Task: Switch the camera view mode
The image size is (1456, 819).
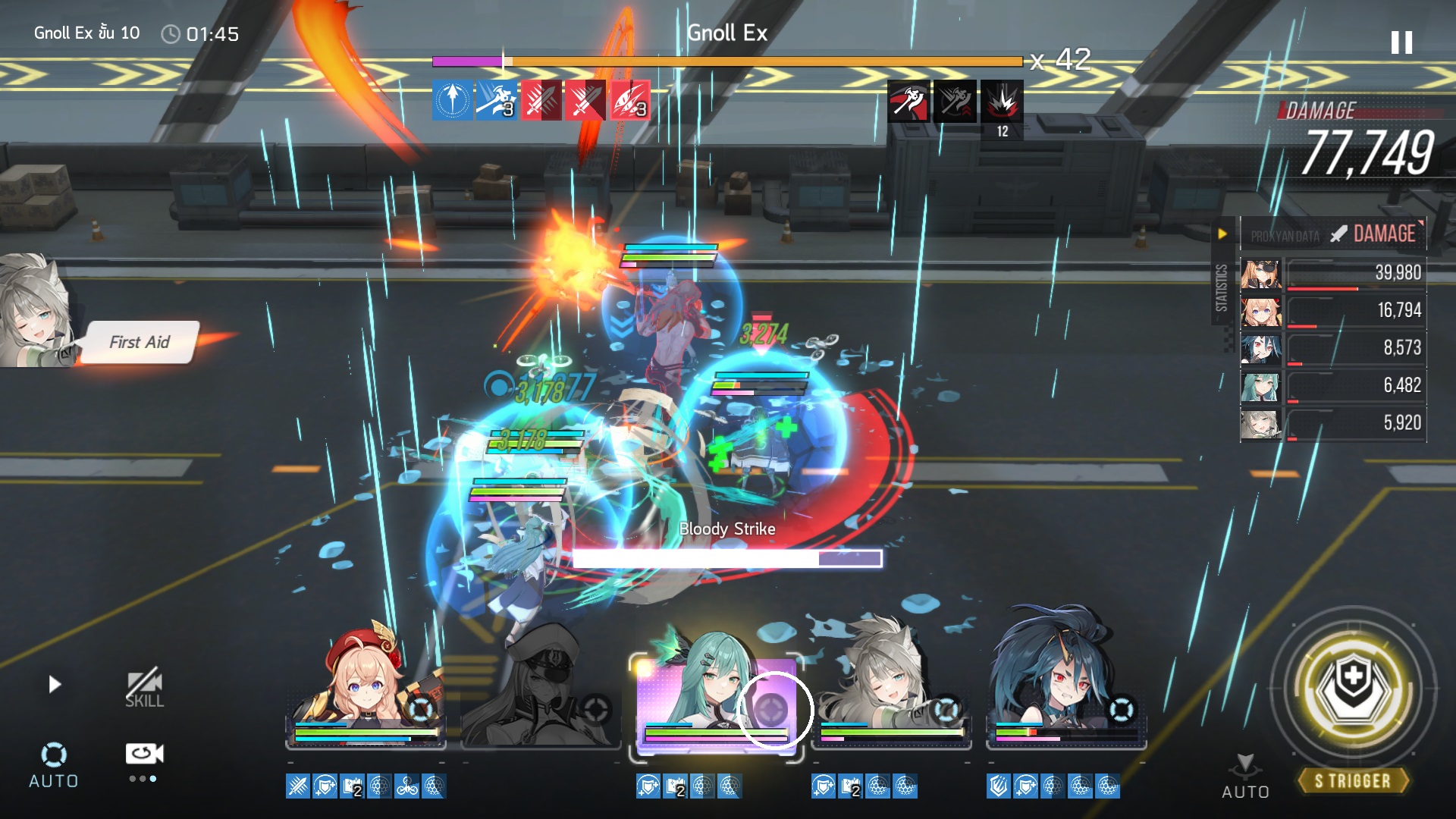Action: [x=144, y=754]
